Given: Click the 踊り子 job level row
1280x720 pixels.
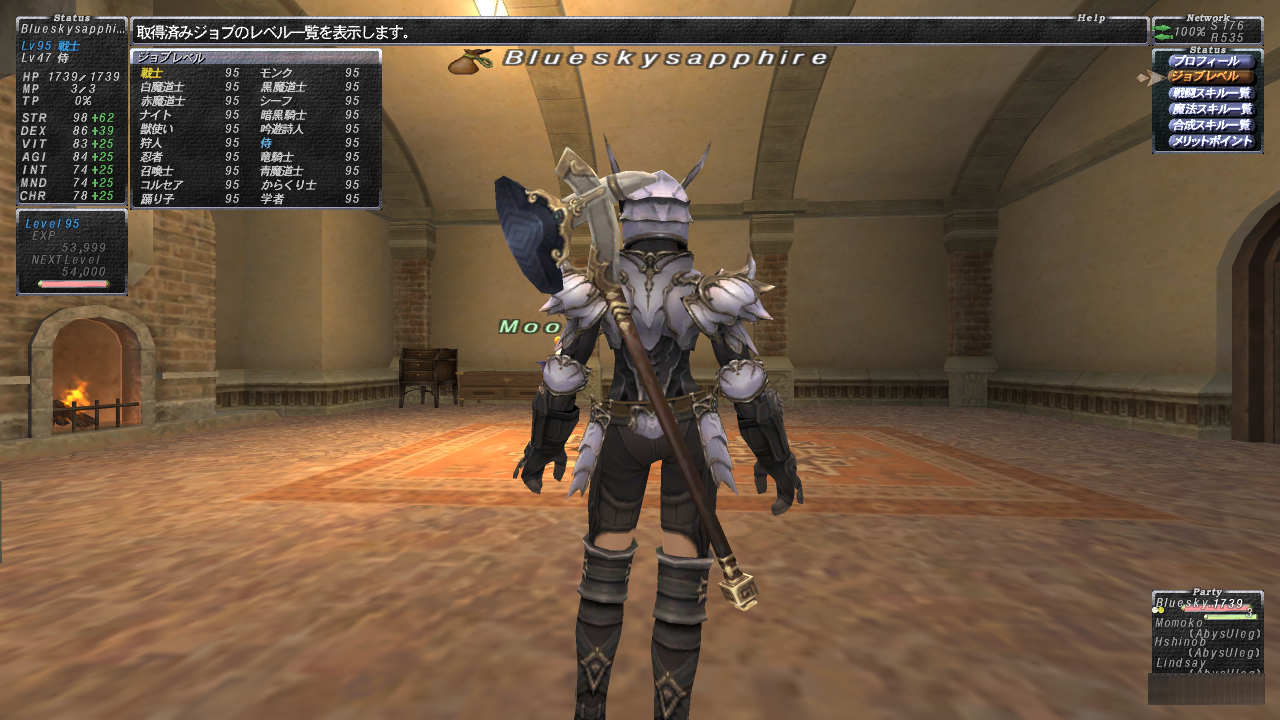Looking at the screenshot, I should 190,199.
